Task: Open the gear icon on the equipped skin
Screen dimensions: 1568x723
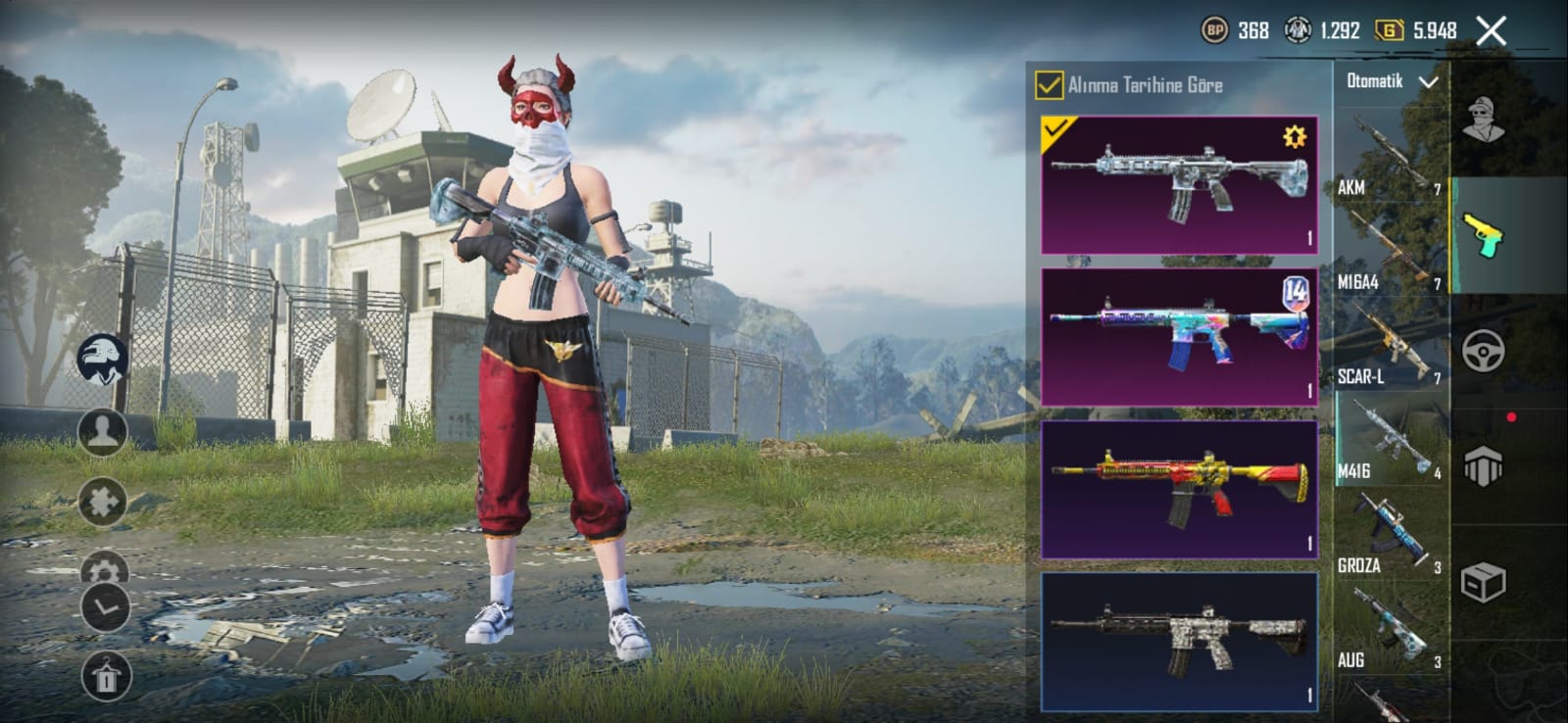Action: coord(1295,137)
